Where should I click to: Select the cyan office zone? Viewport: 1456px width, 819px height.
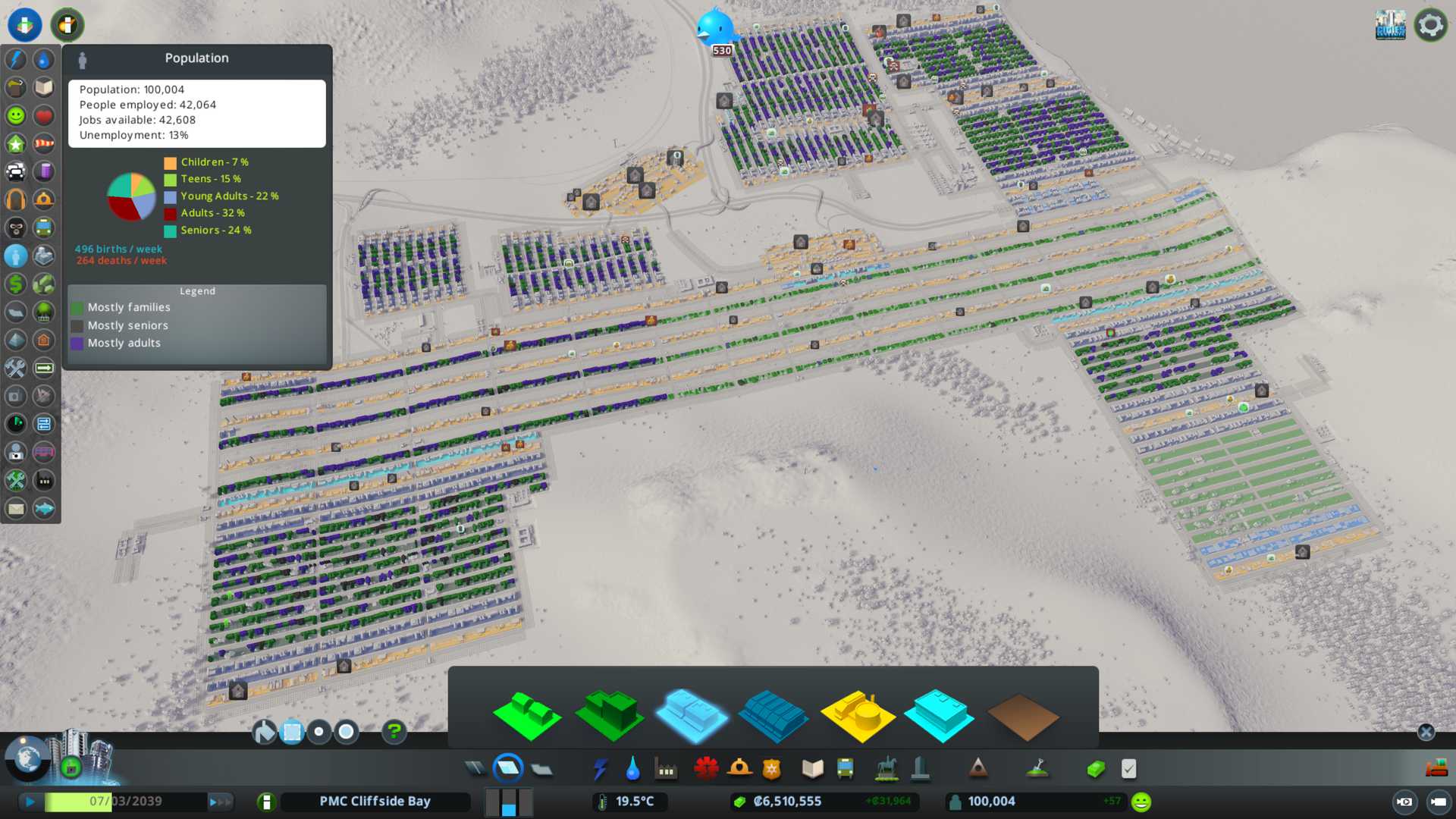tap(940, 715)
